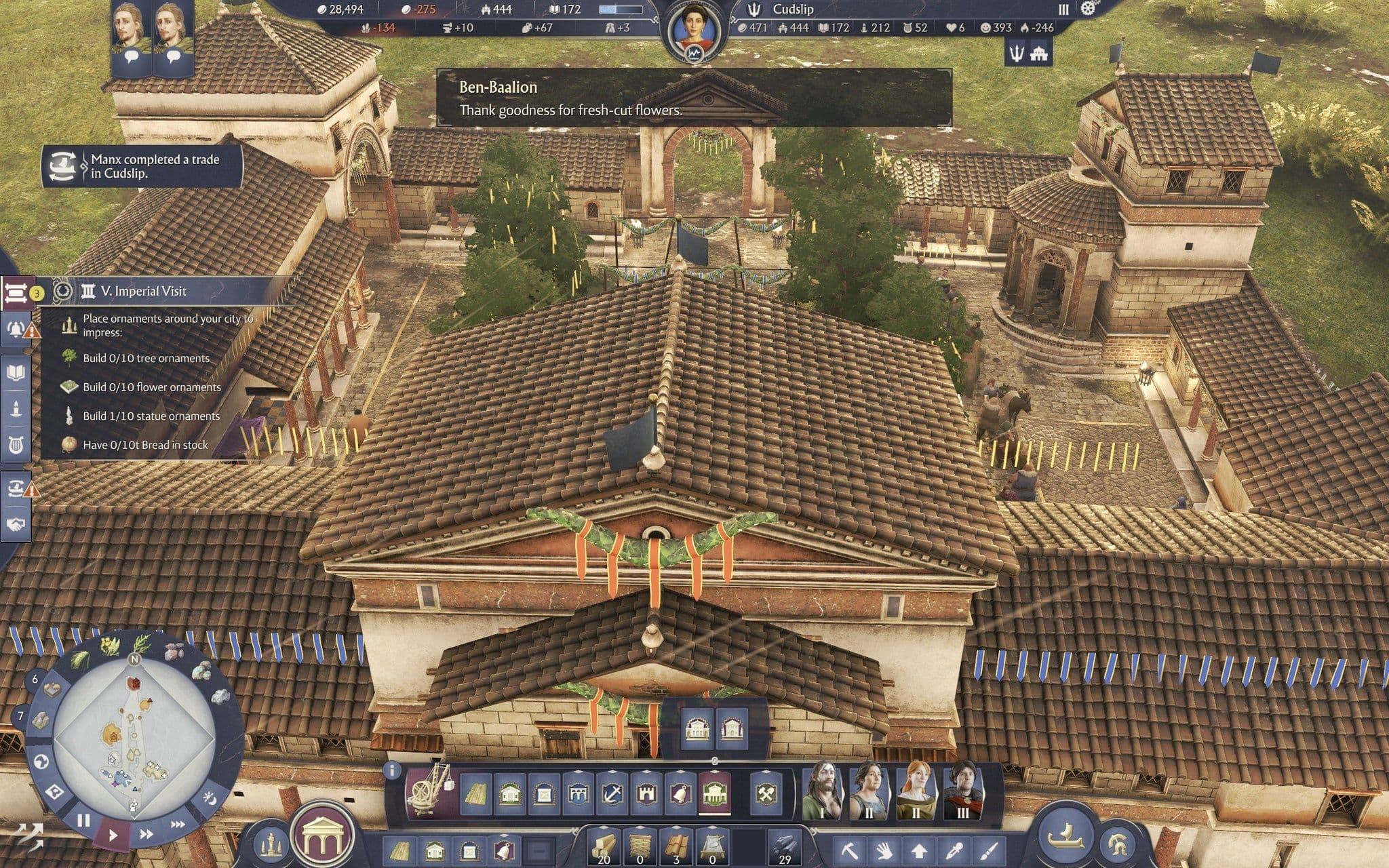Open the diplomacy handshake panel
1389x868 pixels.
tap(16, 521)
